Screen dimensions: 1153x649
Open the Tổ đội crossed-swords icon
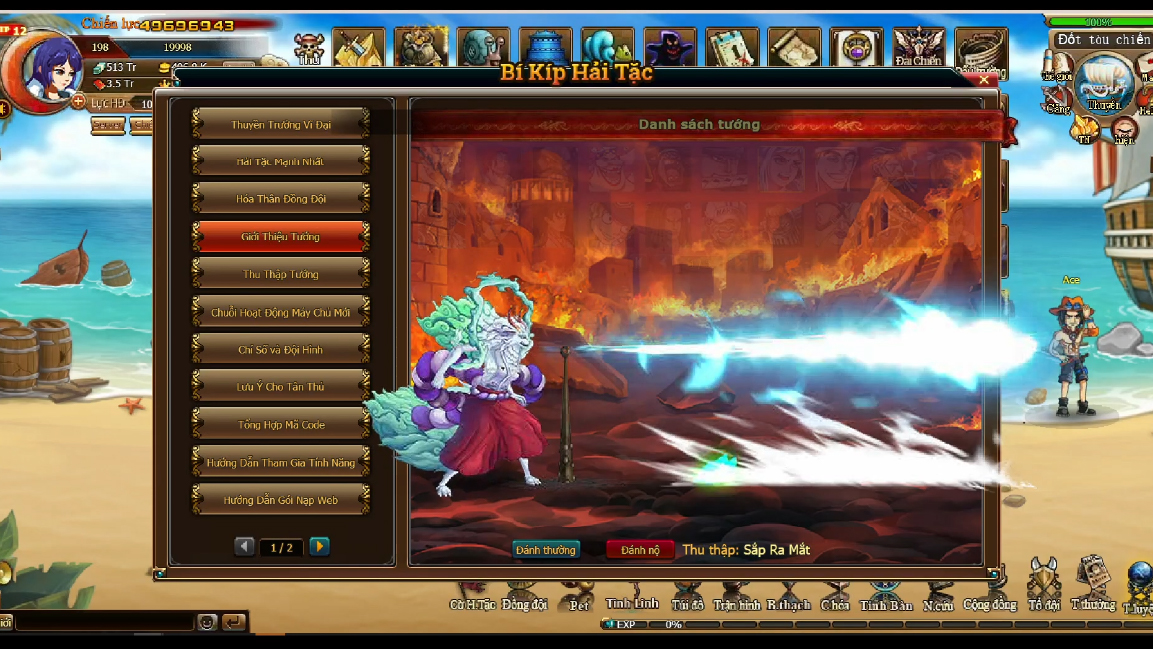click(x=1043, y=580)
